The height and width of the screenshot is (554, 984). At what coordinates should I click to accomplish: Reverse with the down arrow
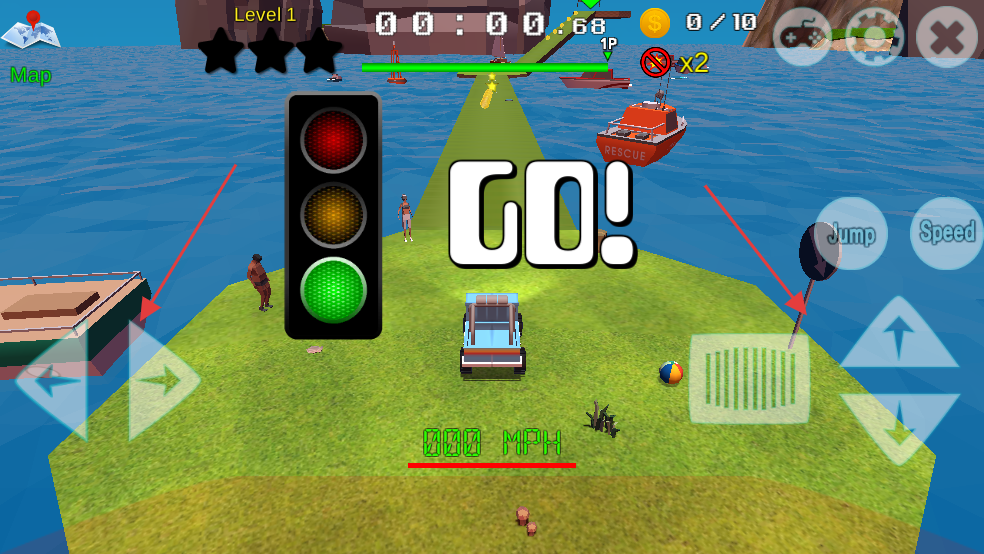898,426
